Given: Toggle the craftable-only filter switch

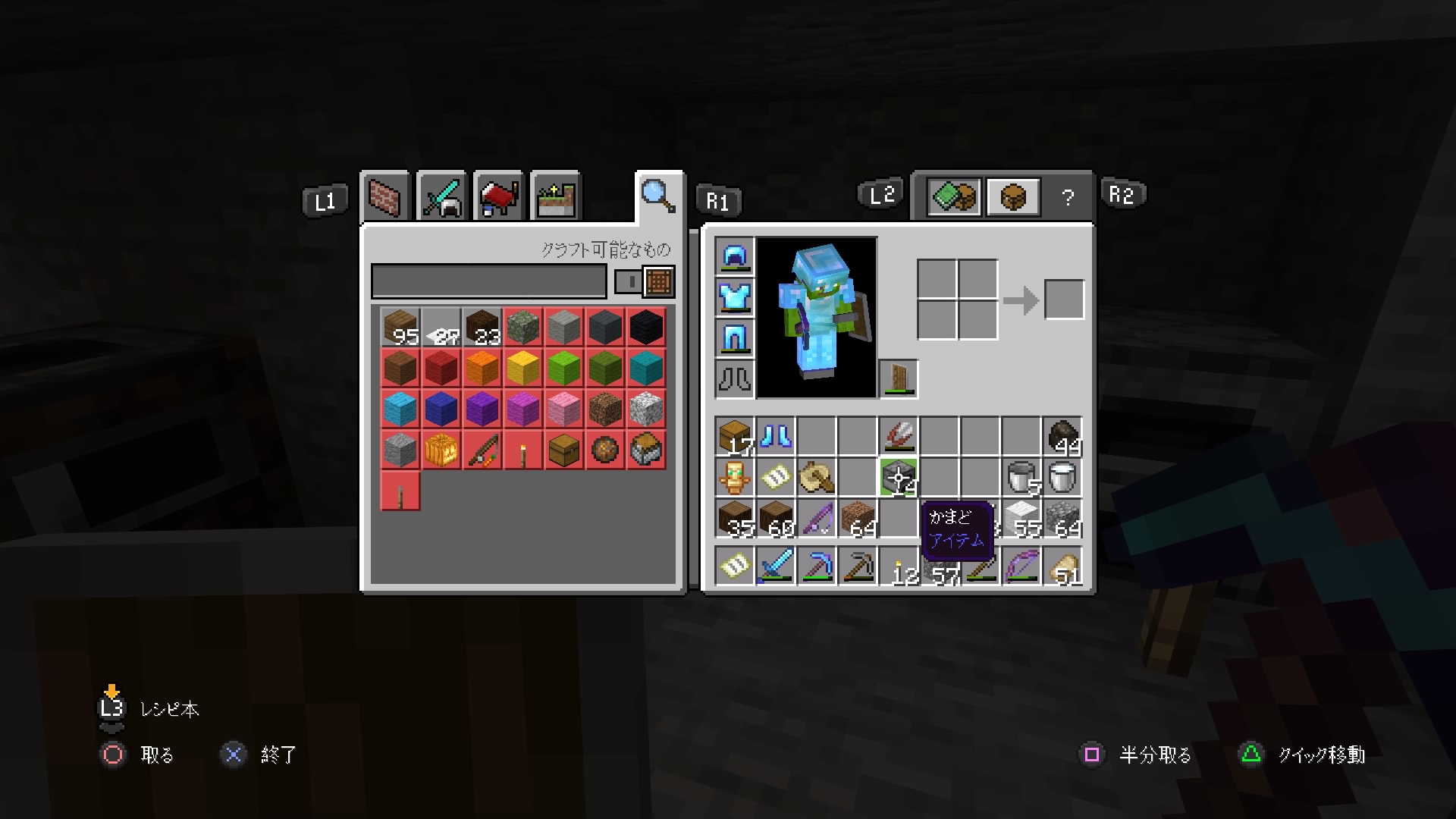Looking at the screenshot, I should 629,282.
